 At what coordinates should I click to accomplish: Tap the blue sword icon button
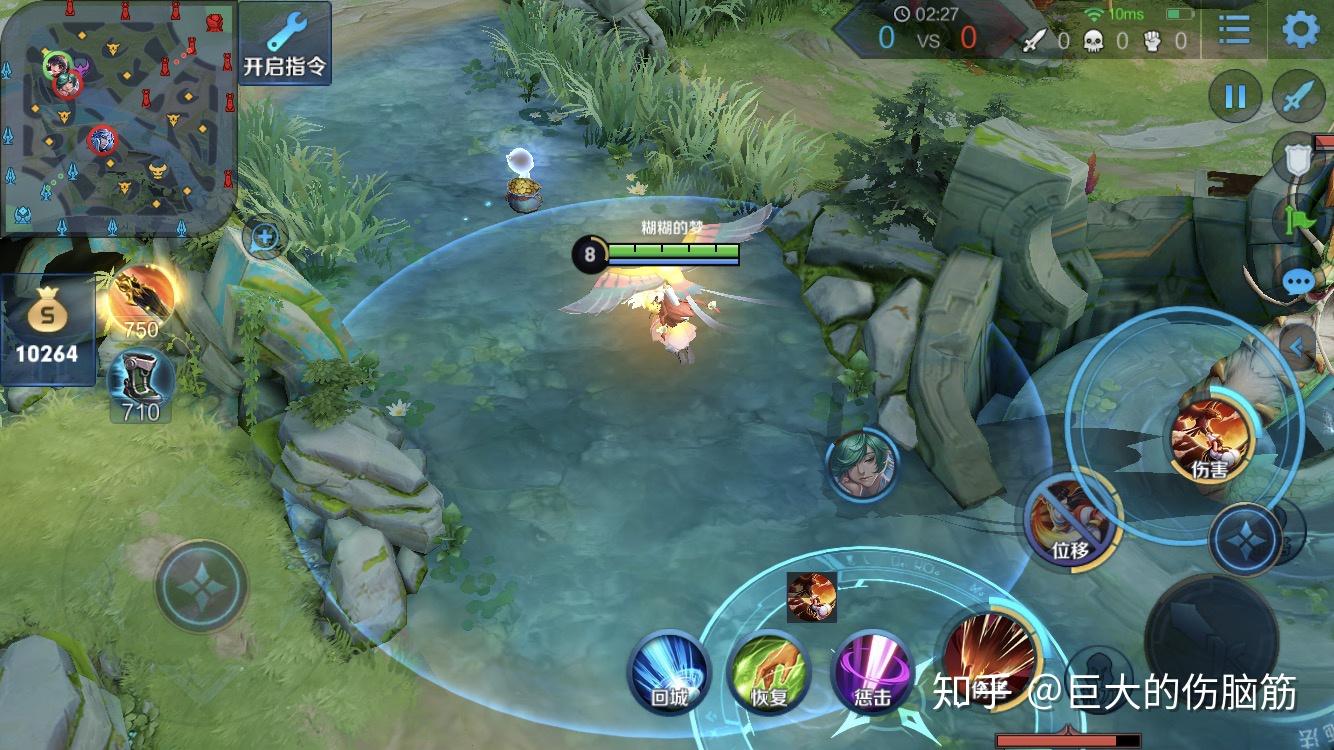[x=1298, y=97]
